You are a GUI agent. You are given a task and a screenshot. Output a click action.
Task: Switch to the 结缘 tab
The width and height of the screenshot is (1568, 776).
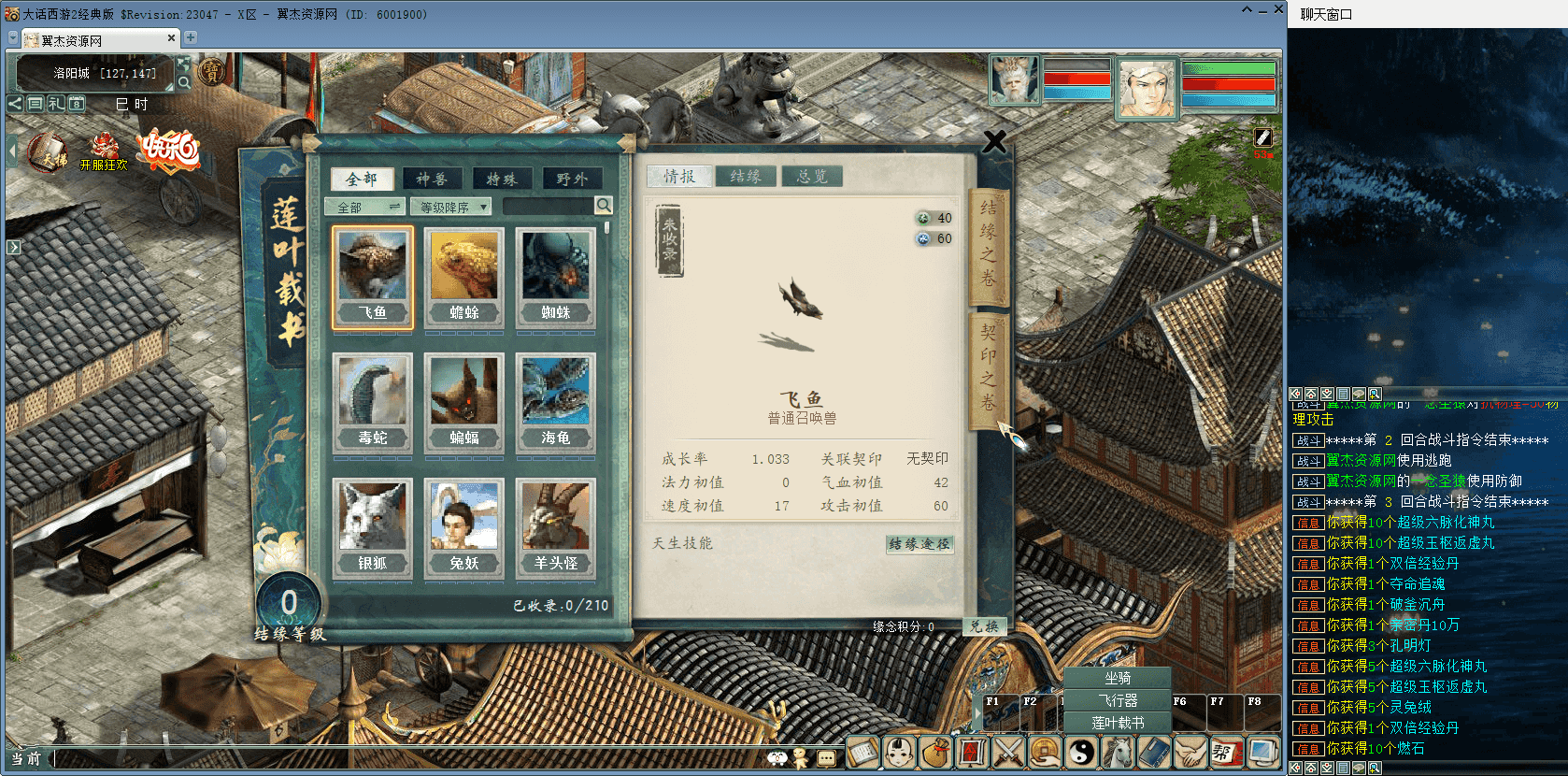(x=746, y=176)
